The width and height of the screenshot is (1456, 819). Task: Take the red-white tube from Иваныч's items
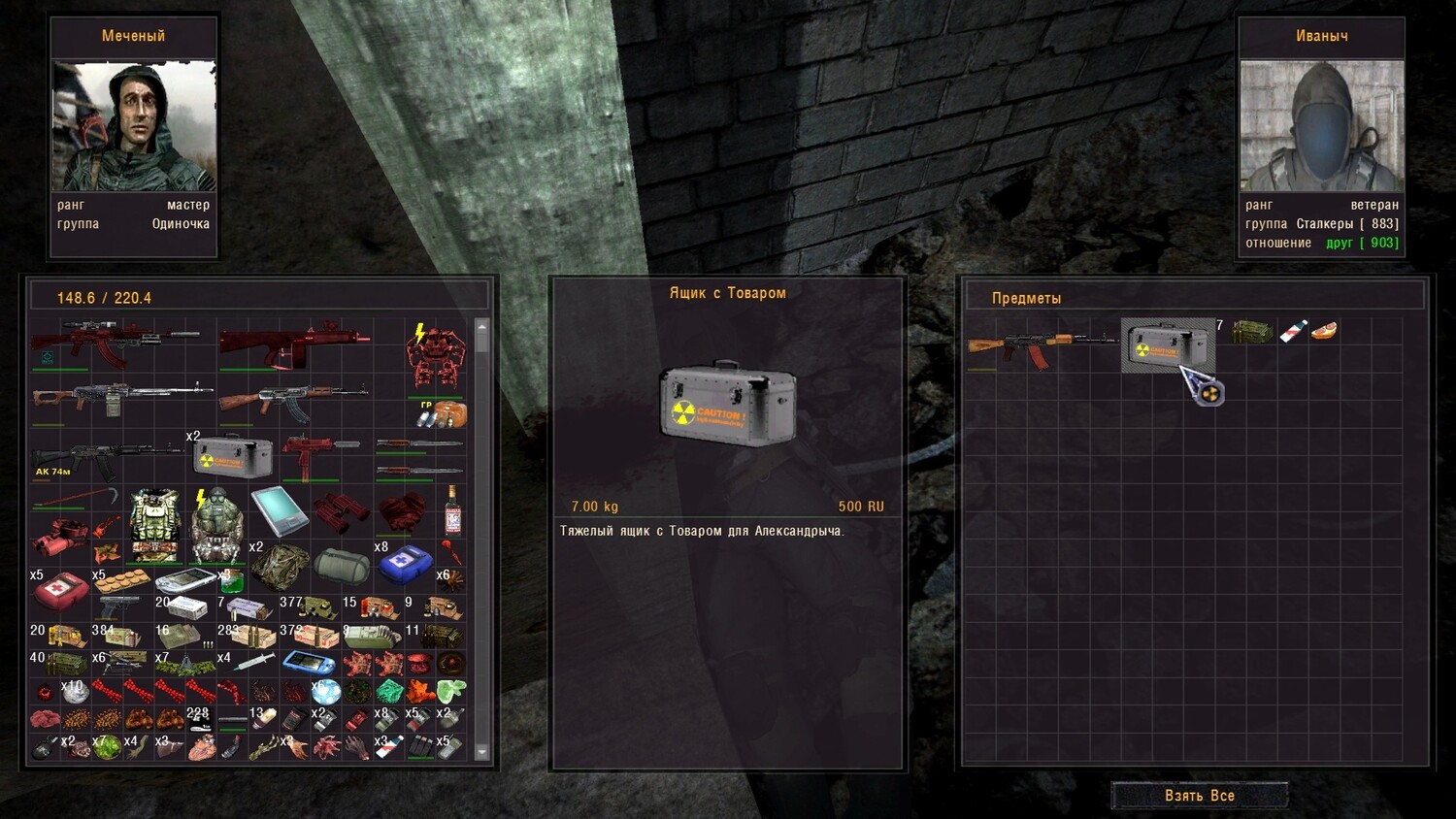1292,332
